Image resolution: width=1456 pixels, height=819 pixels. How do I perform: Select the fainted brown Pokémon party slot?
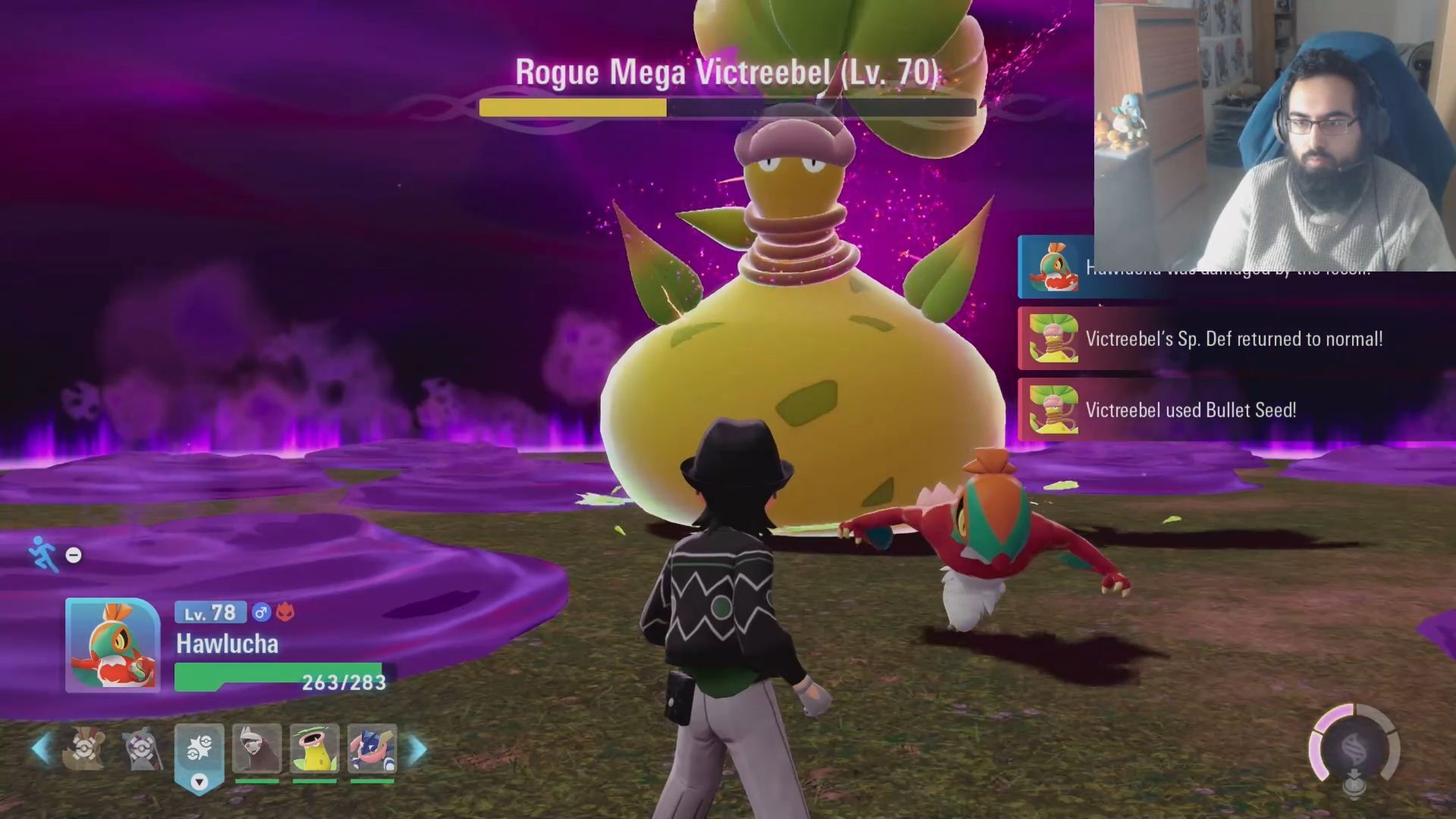[83, 749]
